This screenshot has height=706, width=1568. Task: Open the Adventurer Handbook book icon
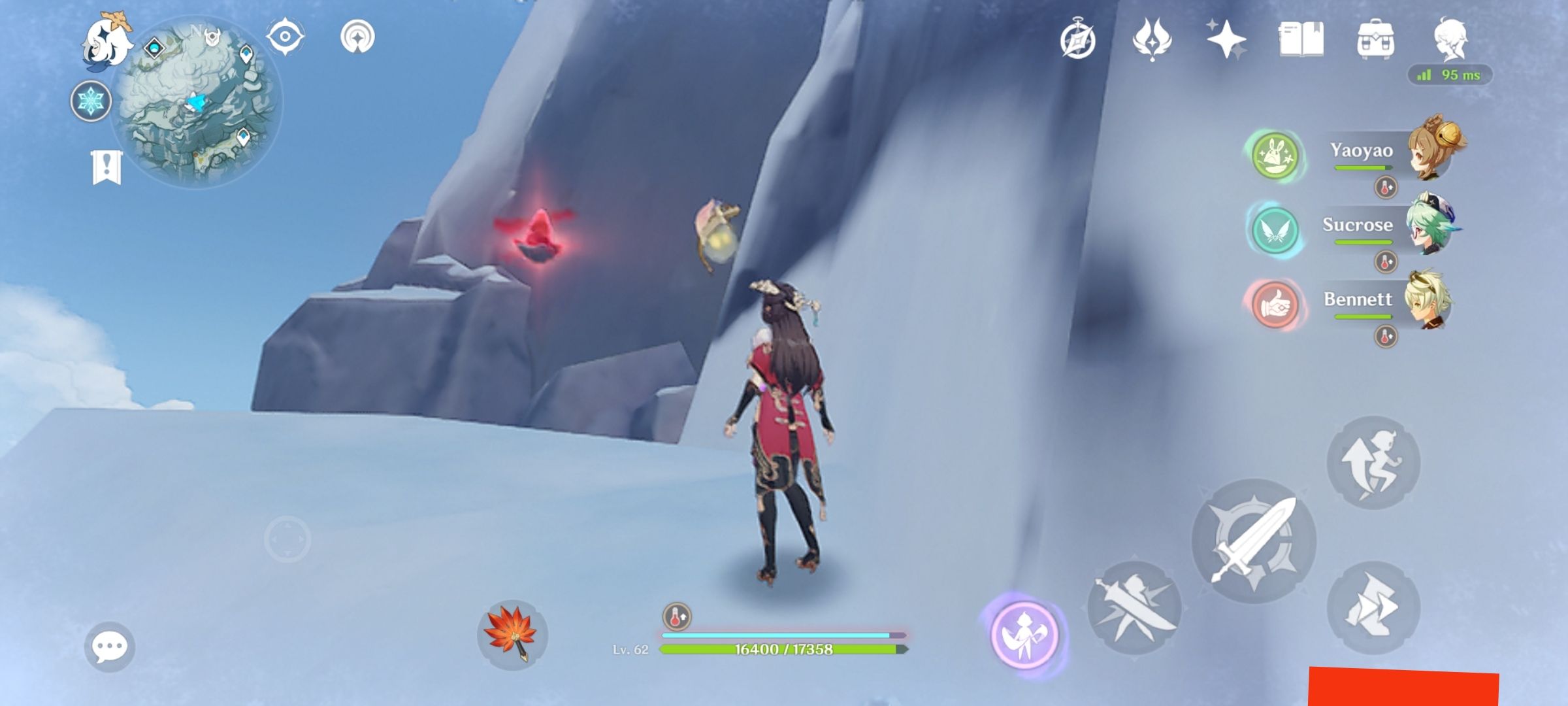click(x=1302, y=41)
